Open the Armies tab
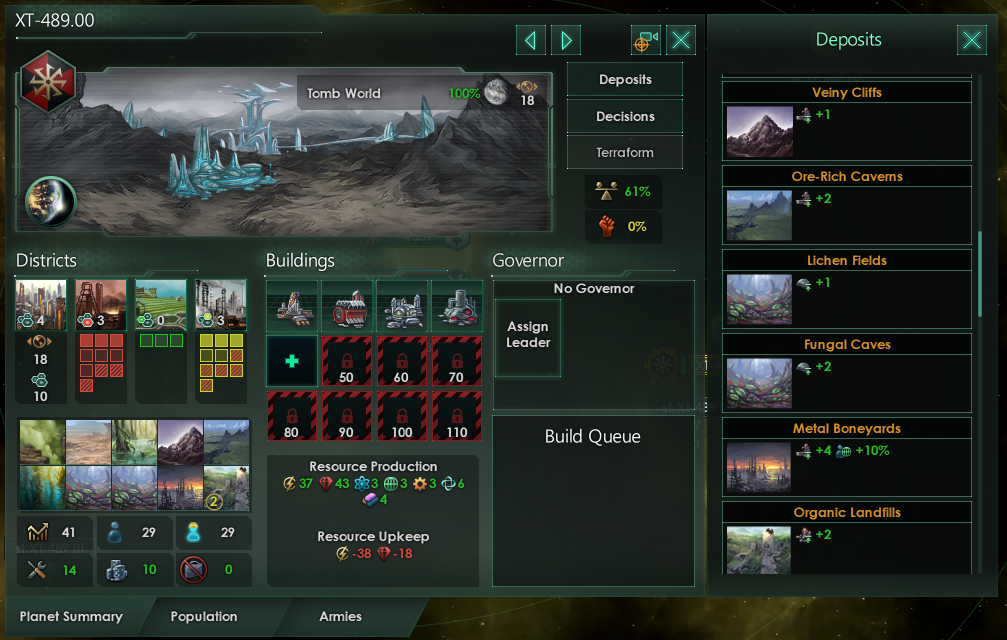The height and width of the screenshot is (640, 1007). [x=340, y=616]
